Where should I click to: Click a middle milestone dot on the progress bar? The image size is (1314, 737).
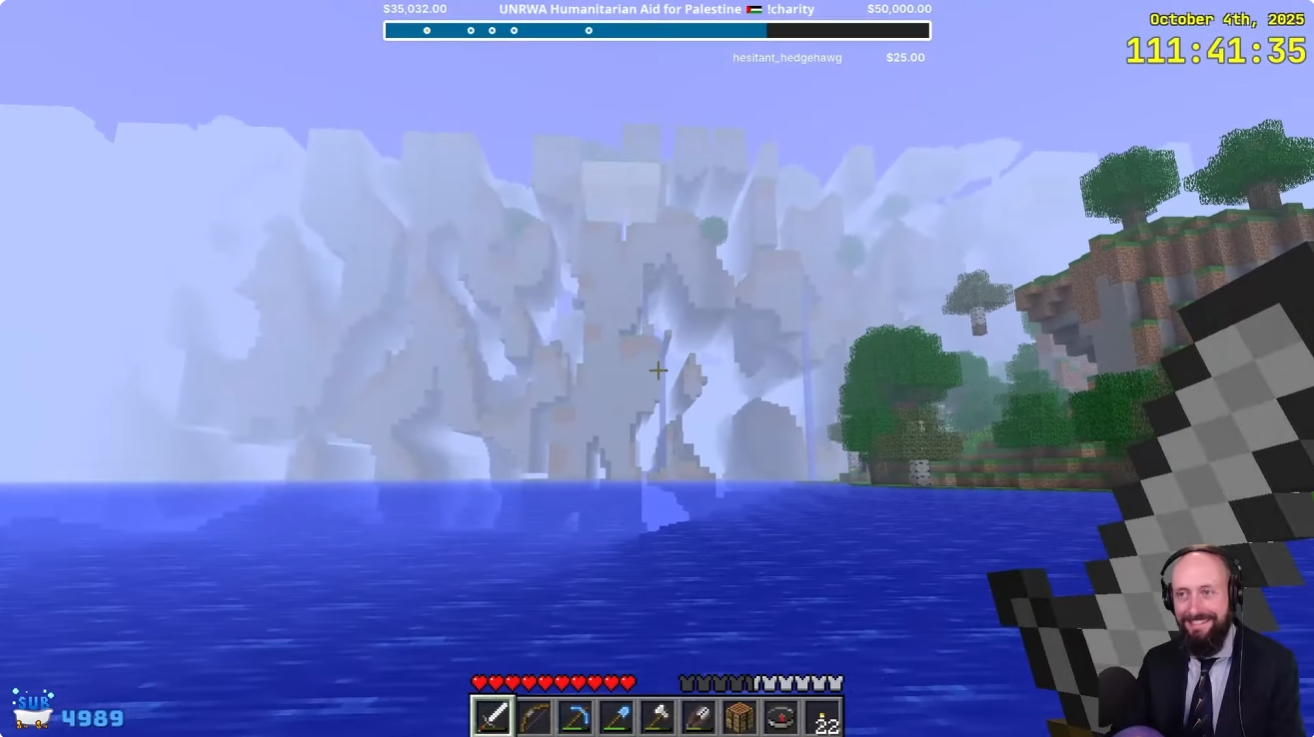[x=491, y=31]
